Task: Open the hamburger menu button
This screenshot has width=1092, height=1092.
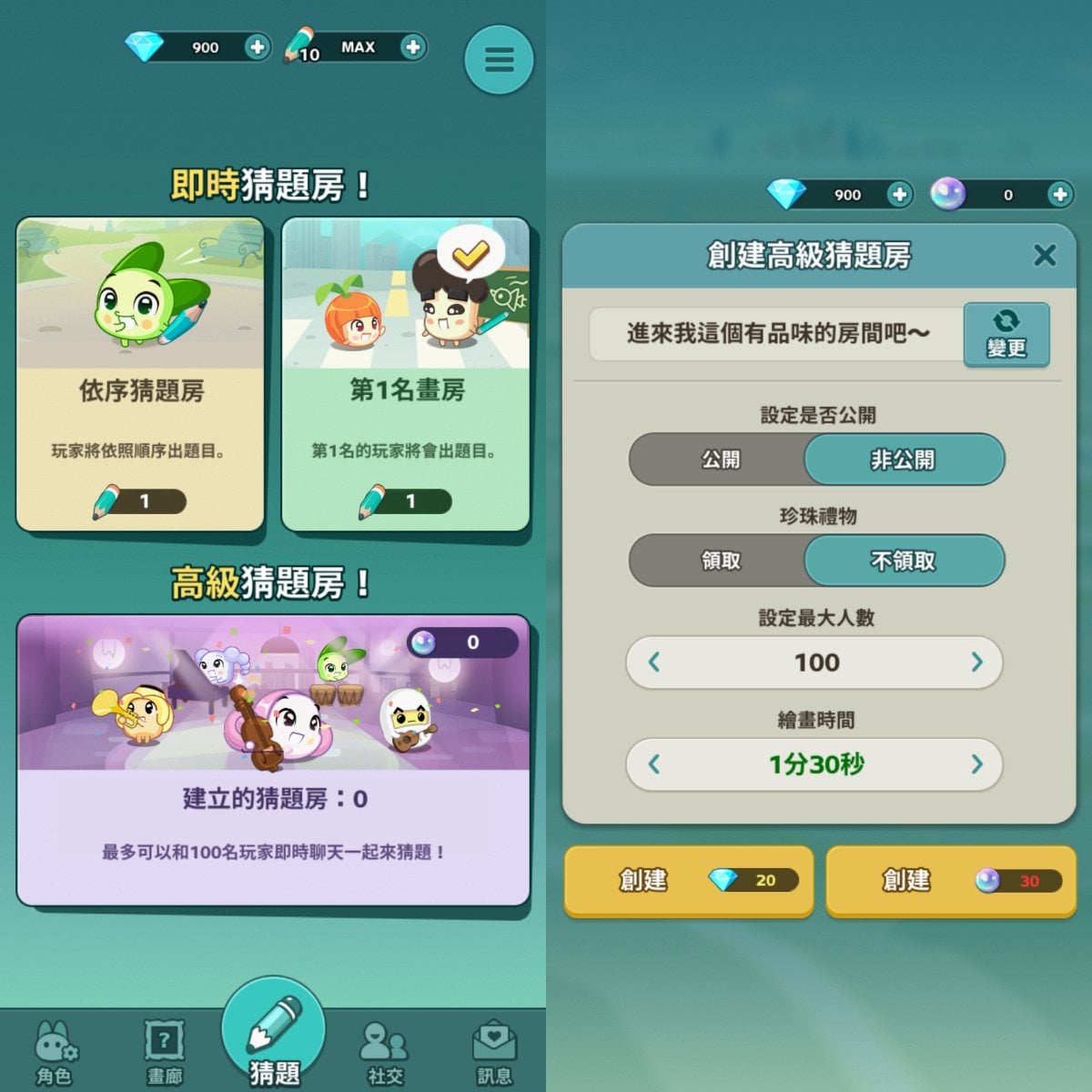Action: click(499, 60)
